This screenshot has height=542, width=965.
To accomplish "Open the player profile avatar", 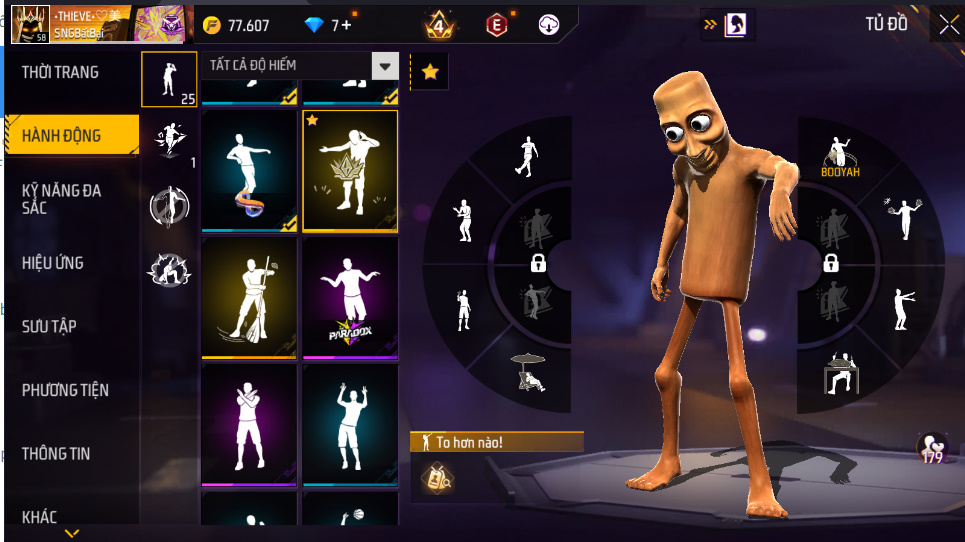I will tap(29, 24).
